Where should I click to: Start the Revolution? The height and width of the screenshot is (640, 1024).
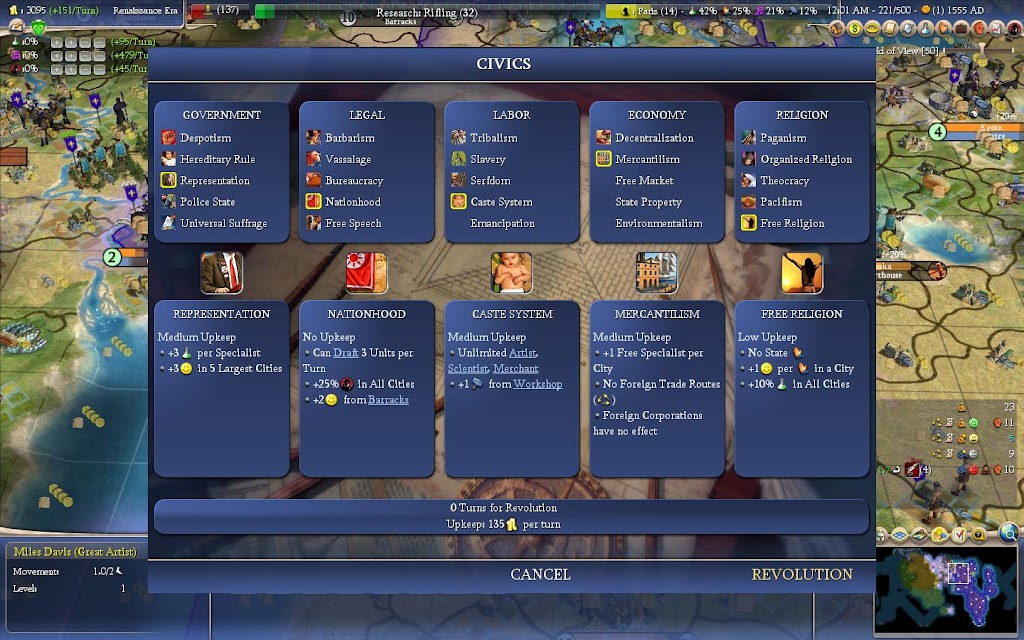point(802,574)
